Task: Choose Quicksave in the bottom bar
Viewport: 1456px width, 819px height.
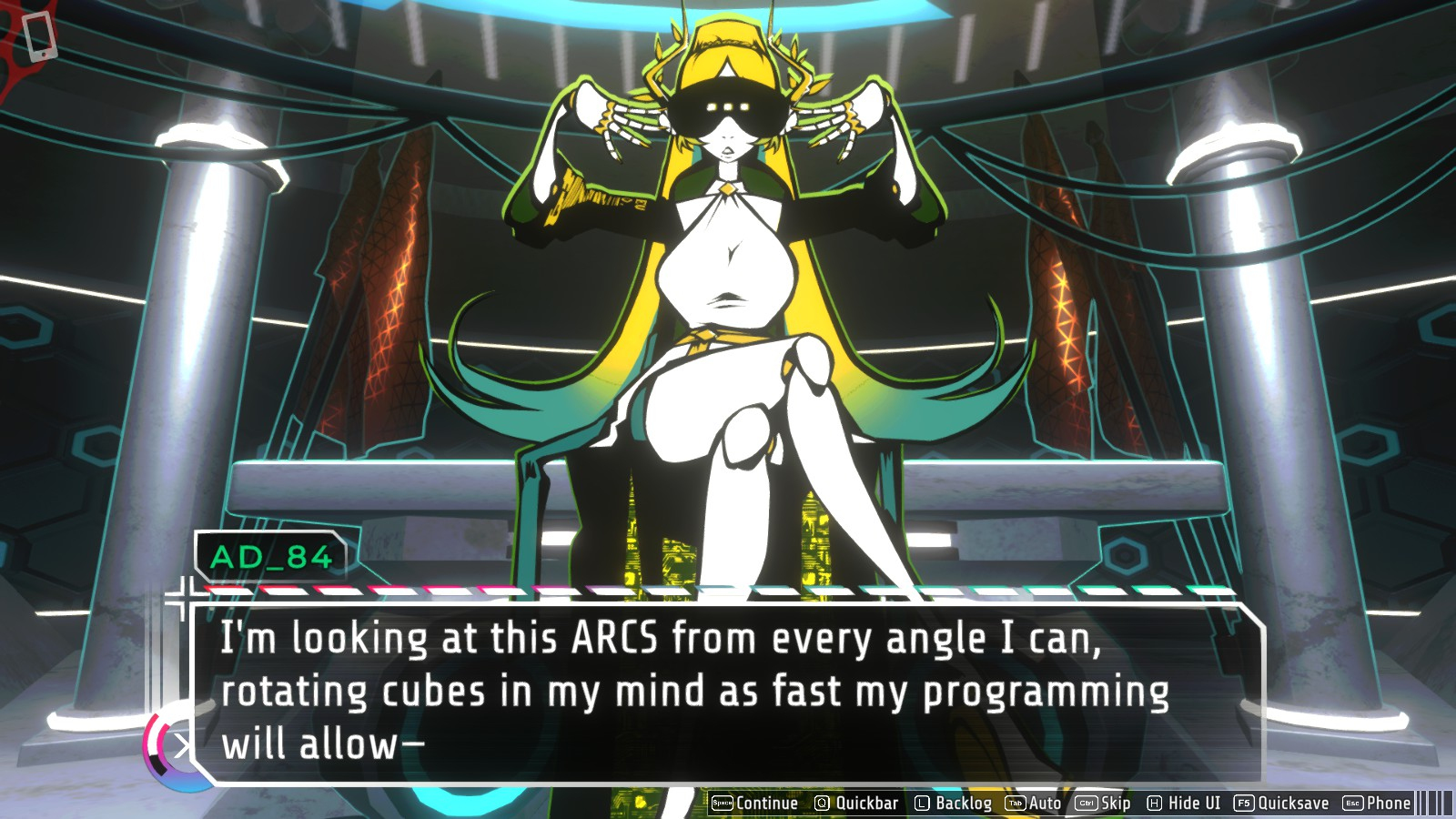Action: 1281,803
